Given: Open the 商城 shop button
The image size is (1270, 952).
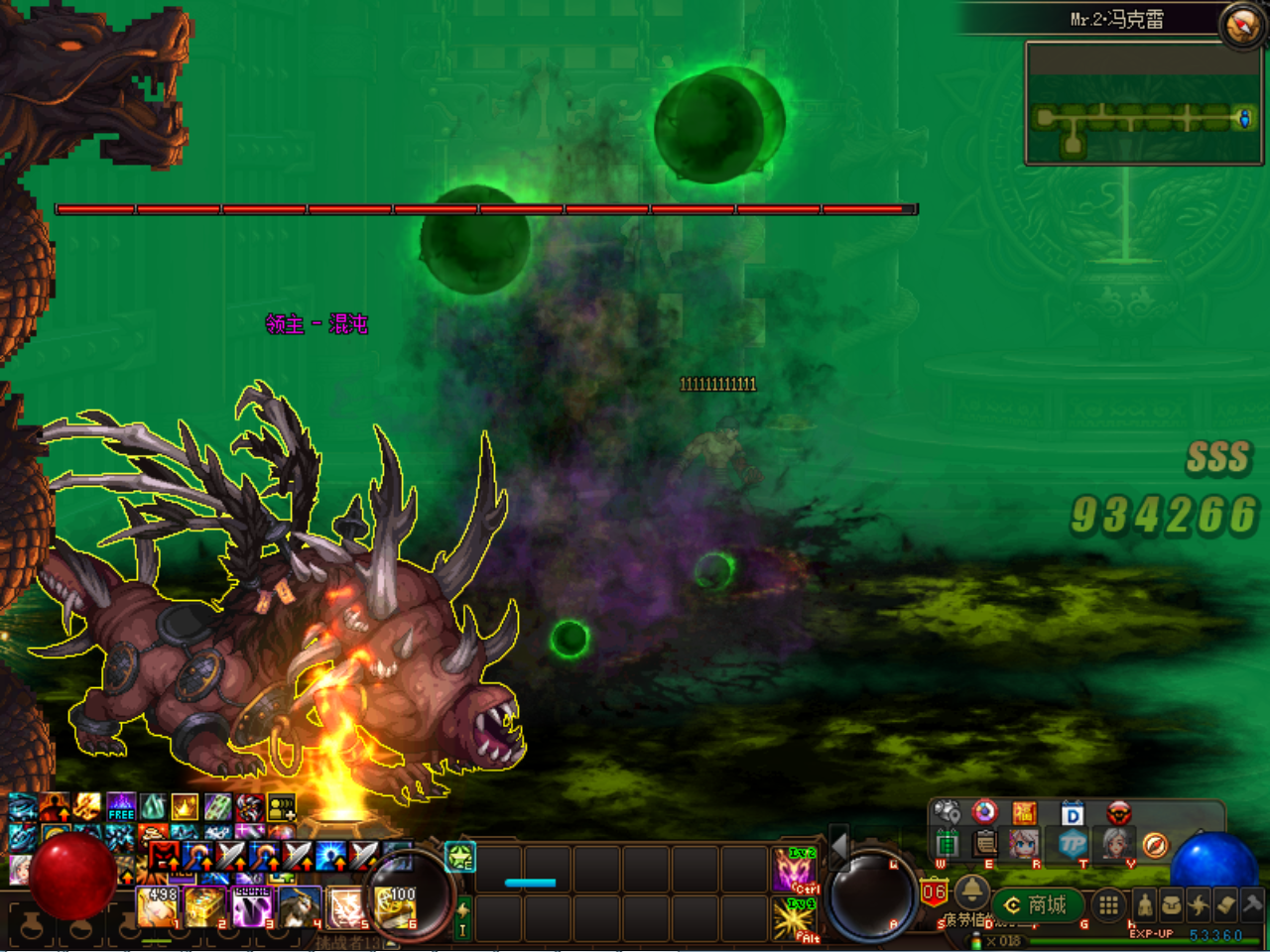Looking at the screenshot, I should tap(1036, 905).
